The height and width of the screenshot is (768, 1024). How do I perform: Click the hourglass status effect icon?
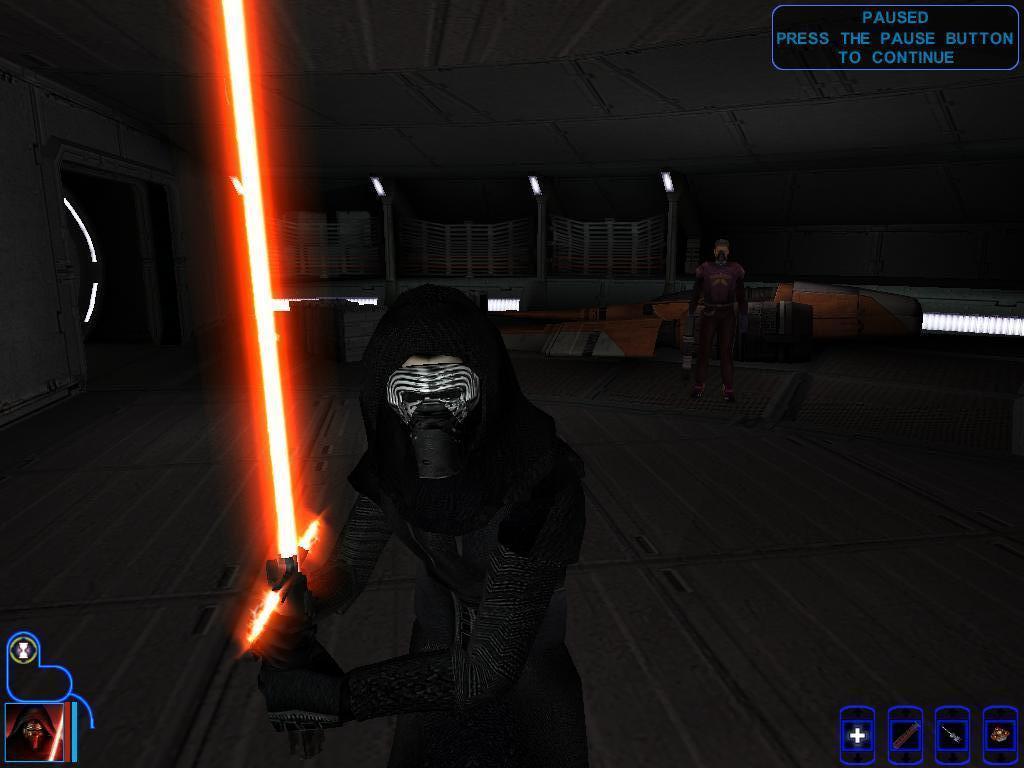(22, 650)
